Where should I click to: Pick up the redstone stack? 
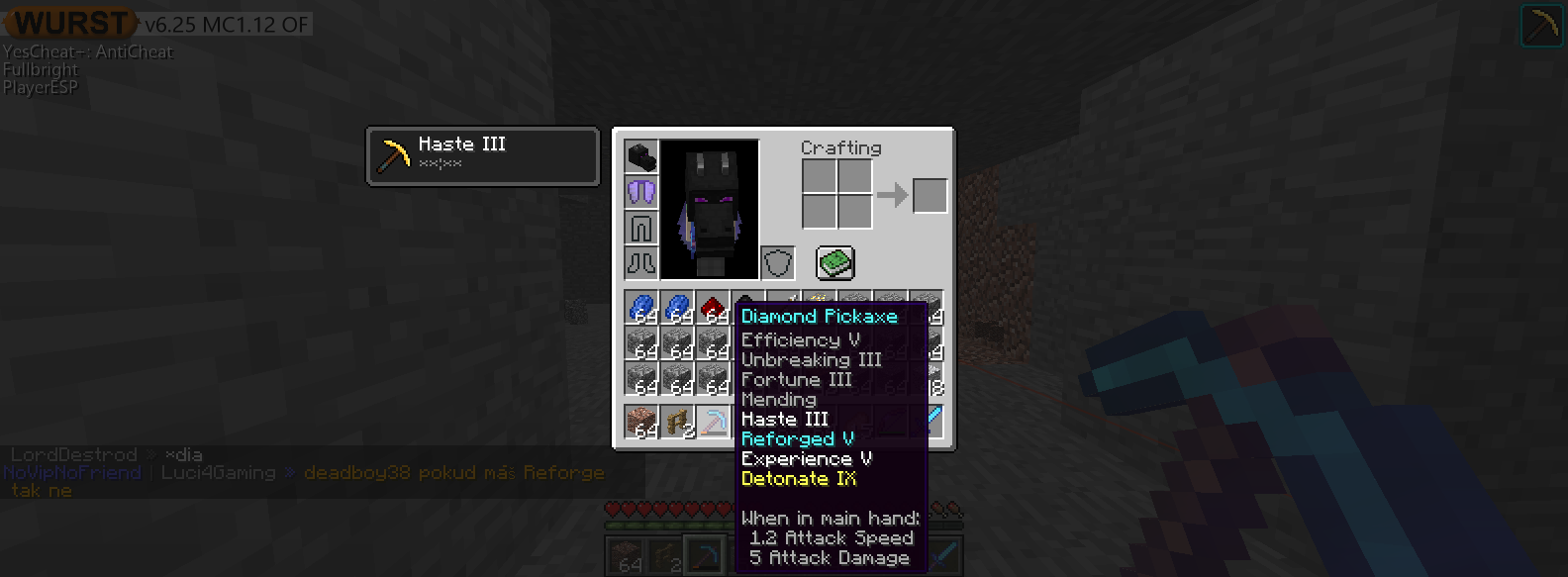pyautogui.click(x=713, y=308)
